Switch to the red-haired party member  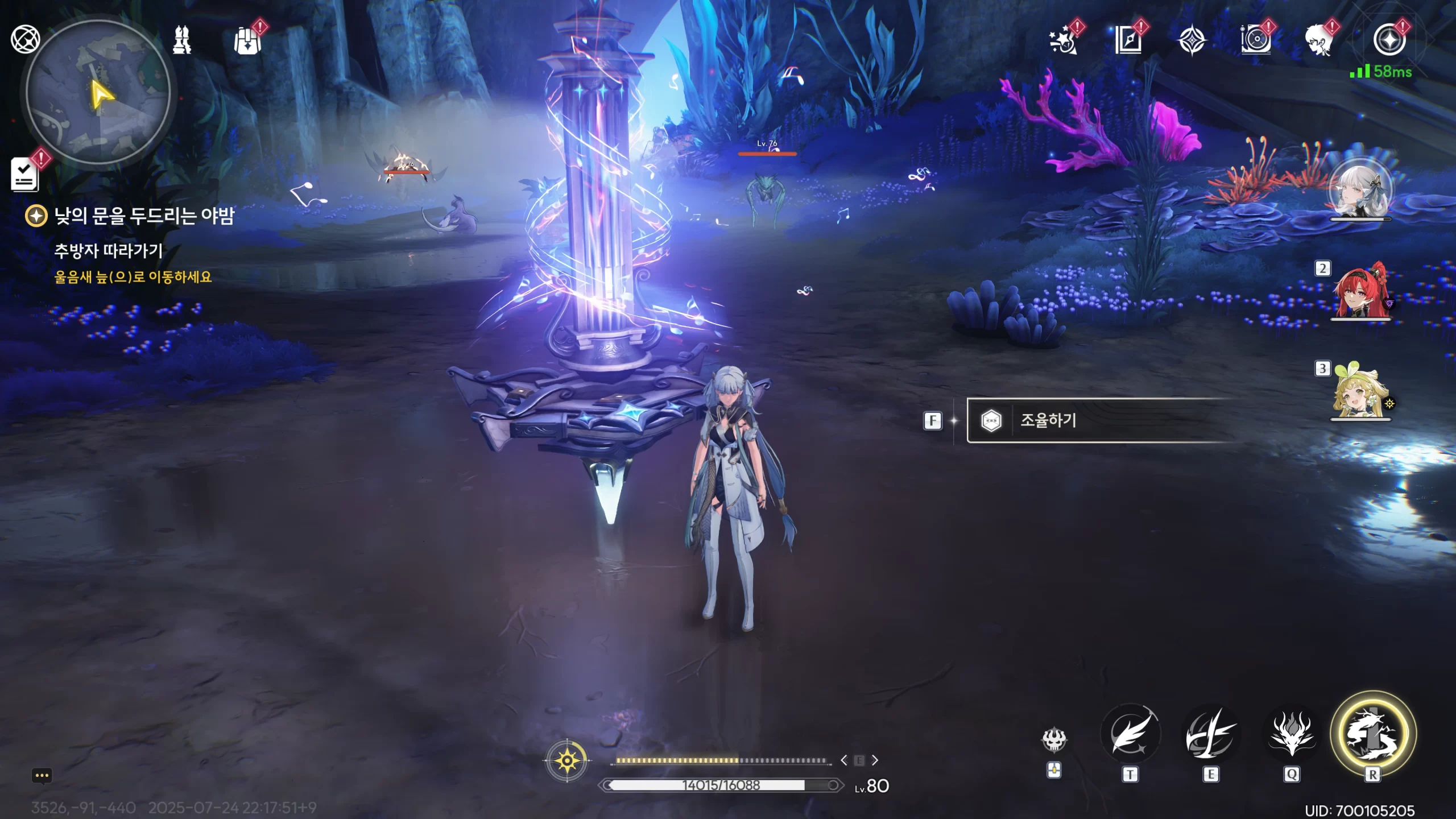click(x=1360, y=291)
